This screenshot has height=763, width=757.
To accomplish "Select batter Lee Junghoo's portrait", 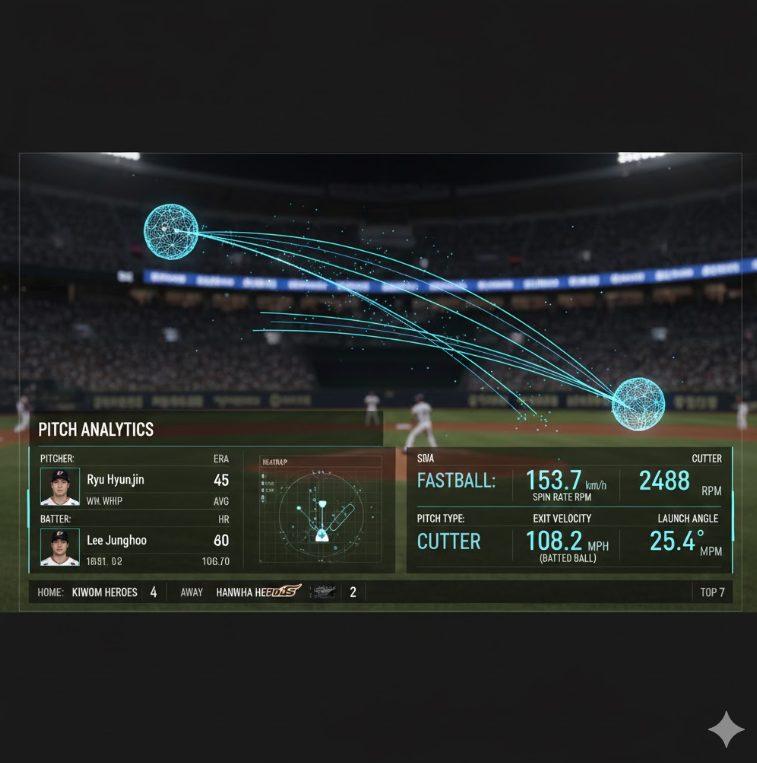I will (x=60, y=547).
